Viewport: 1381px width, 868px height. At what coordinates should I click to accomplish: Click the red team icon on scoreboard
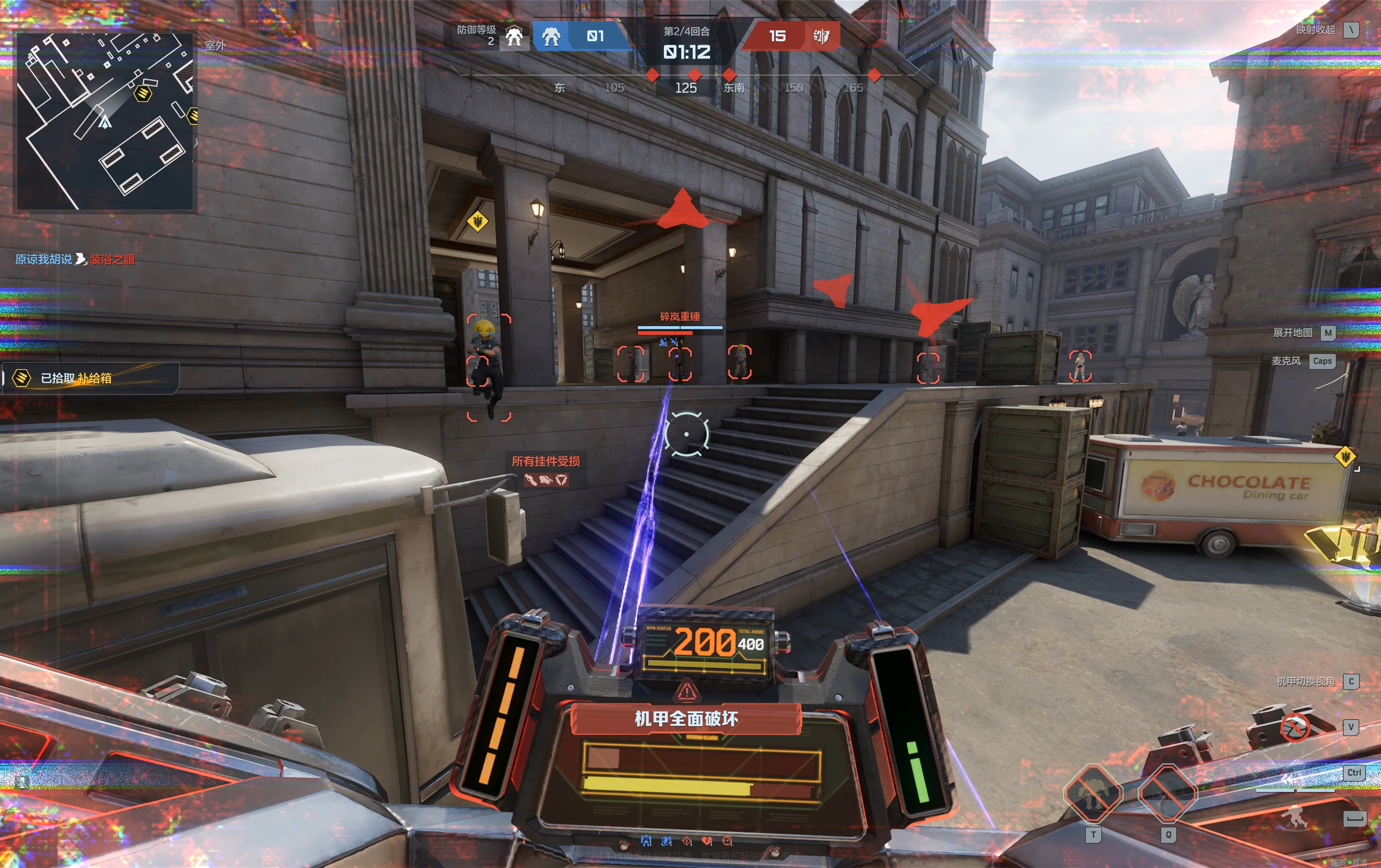tap(821, 37)
